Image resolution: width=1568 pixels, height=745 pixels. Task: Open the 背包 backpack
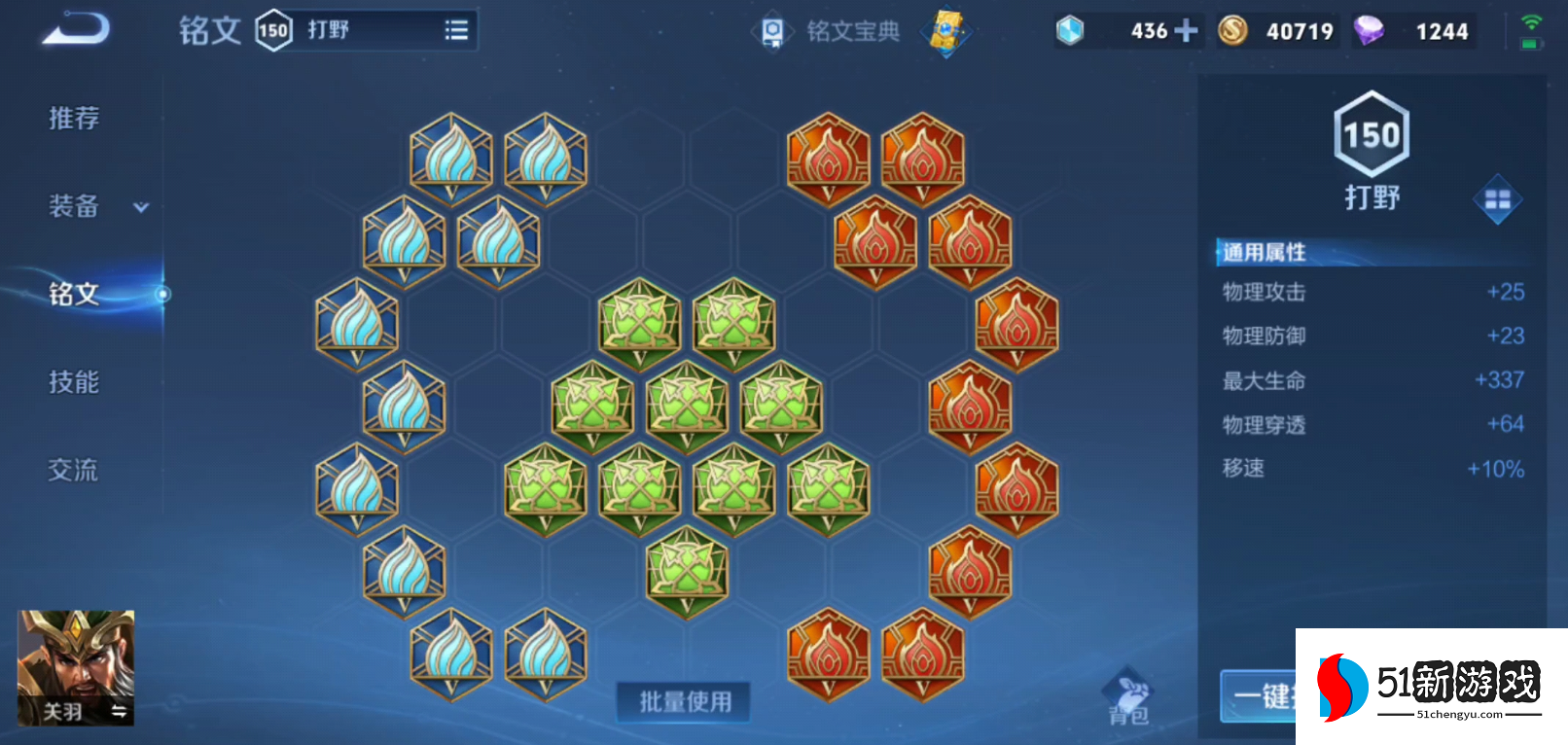(x=1126, y=698)
